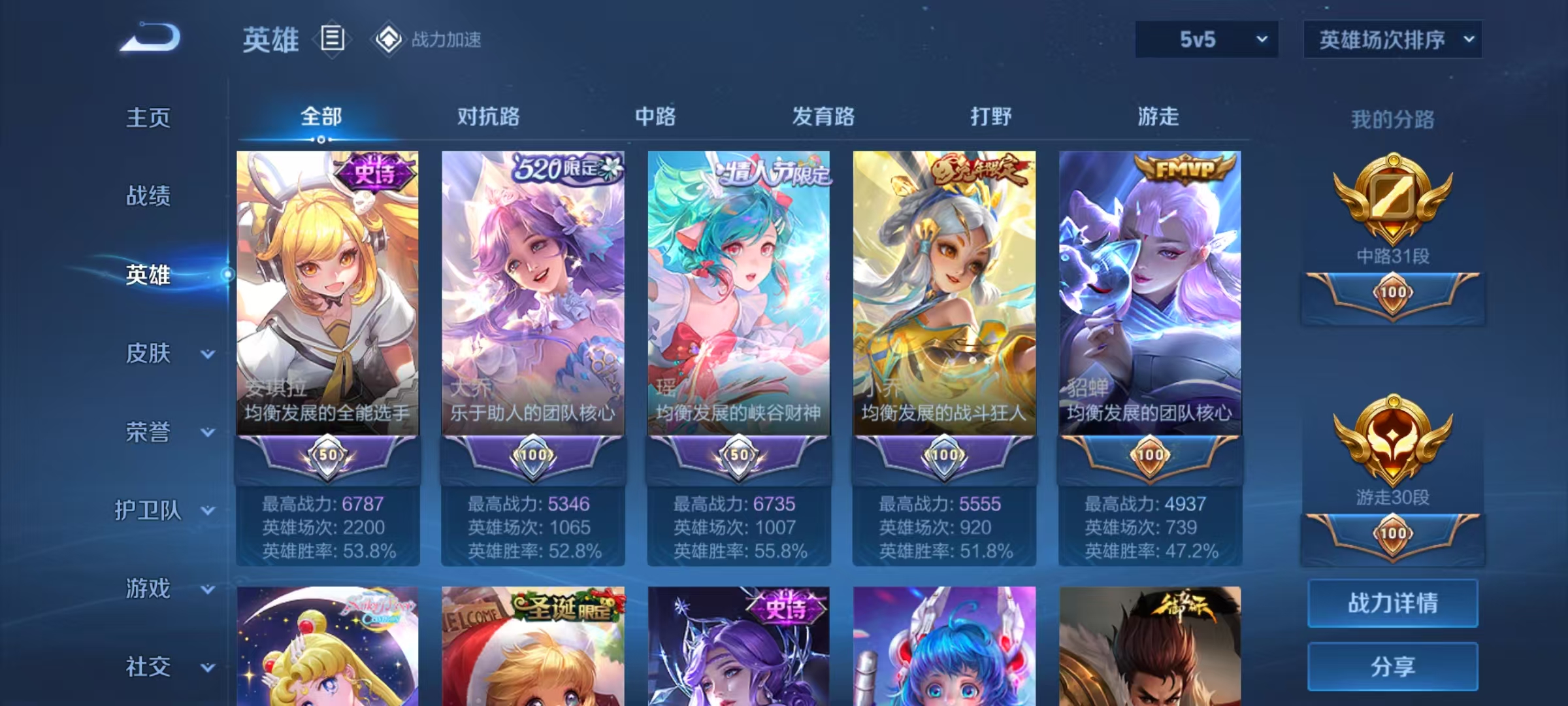The image size is (1568, 706).
Task: Switch to the 对抗路 tab
Action: click(488, 116)
